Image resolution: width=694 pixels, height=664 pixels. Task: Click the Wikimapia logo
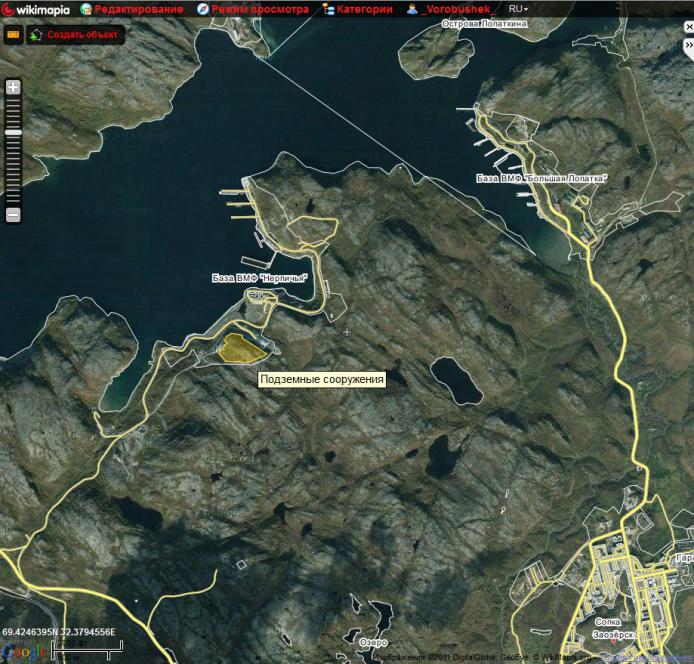[x=36, y=9]
